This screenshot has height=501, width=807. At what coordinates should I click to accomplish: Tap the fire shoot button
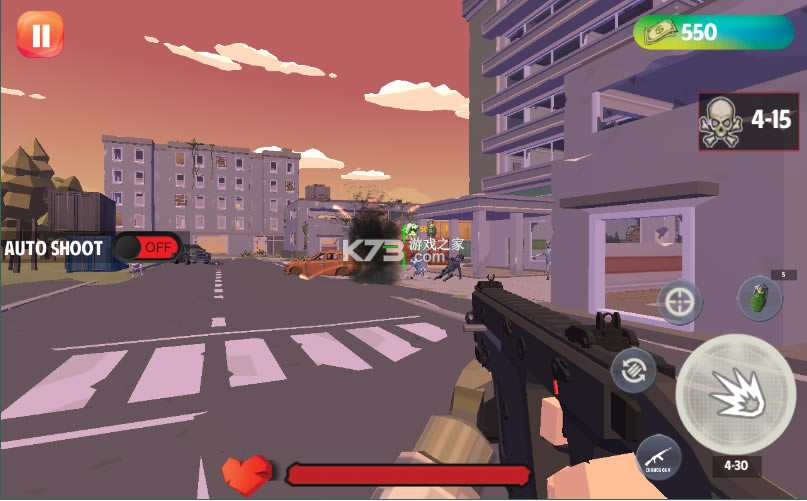click(736, 394)
